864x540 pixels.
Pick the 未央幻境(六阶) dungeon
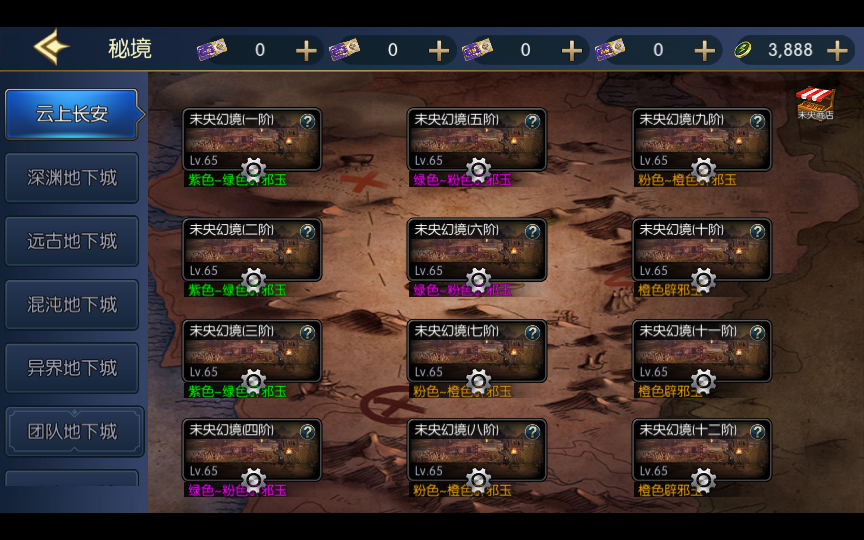pos(476,249)
